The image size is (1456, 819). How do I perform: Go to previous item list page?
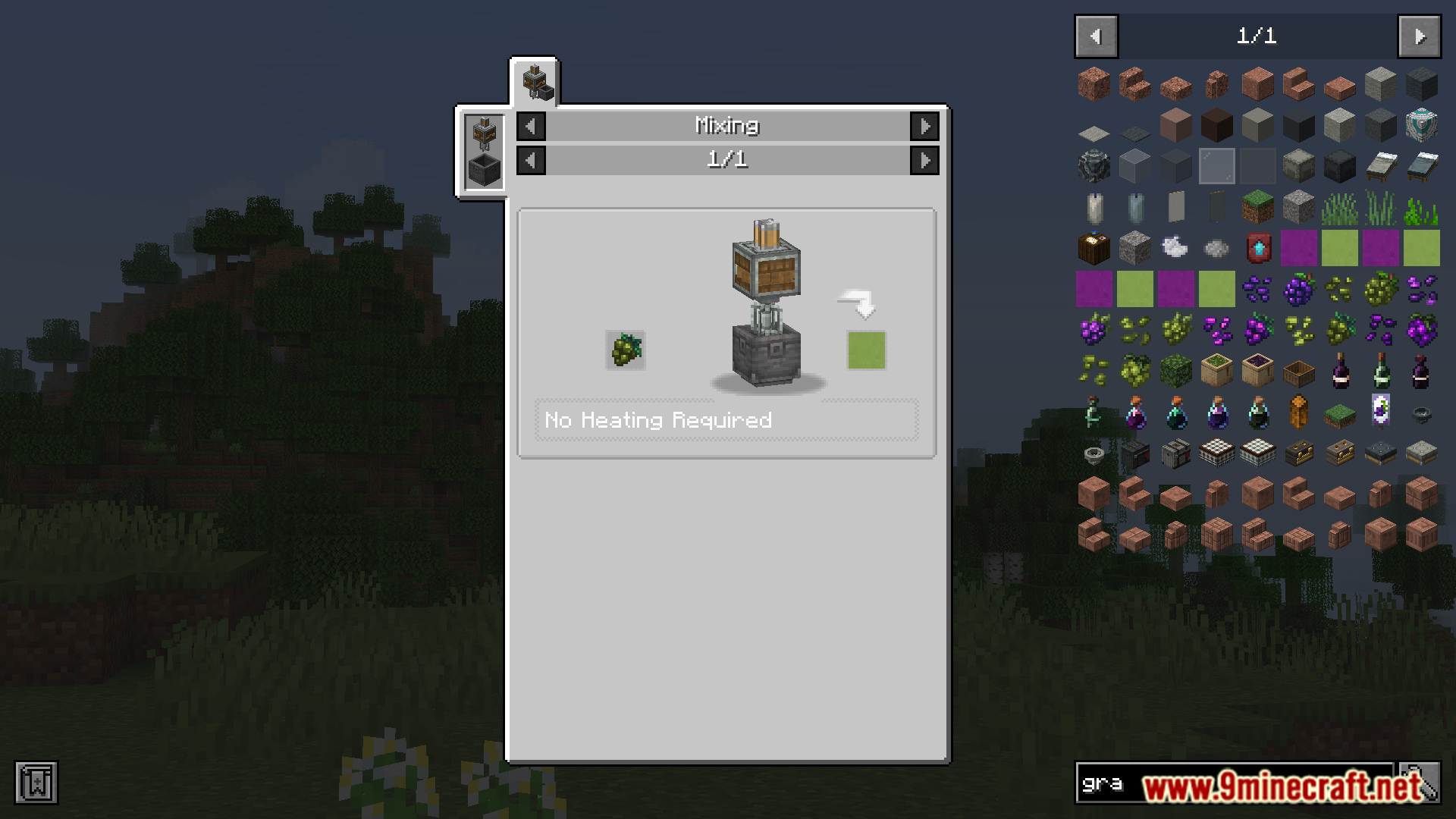click(x=1096, y=36)
